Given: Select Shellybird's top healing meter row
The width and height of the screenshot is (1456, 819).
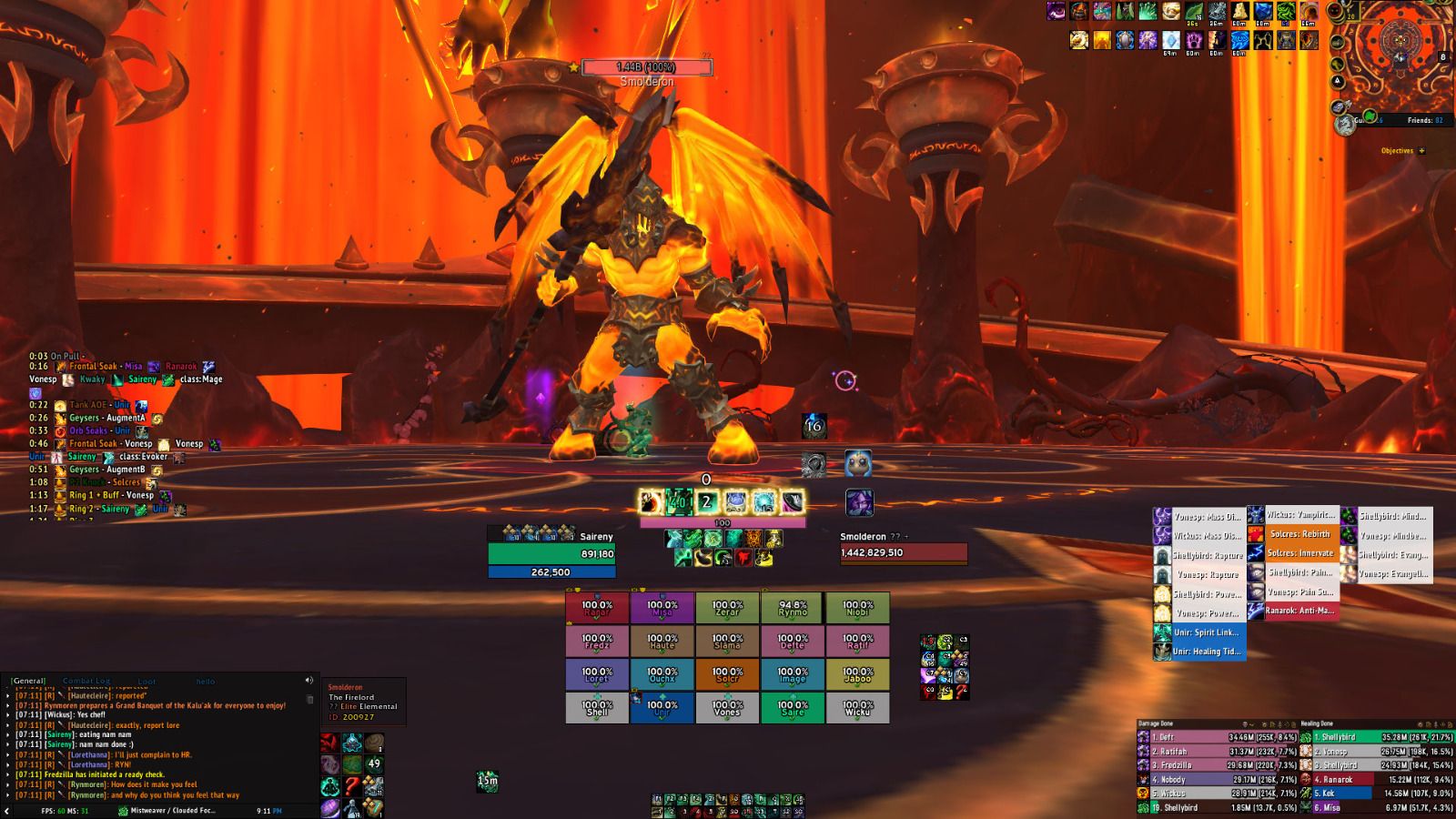Looking at the screenshot, I should 1376,737.
